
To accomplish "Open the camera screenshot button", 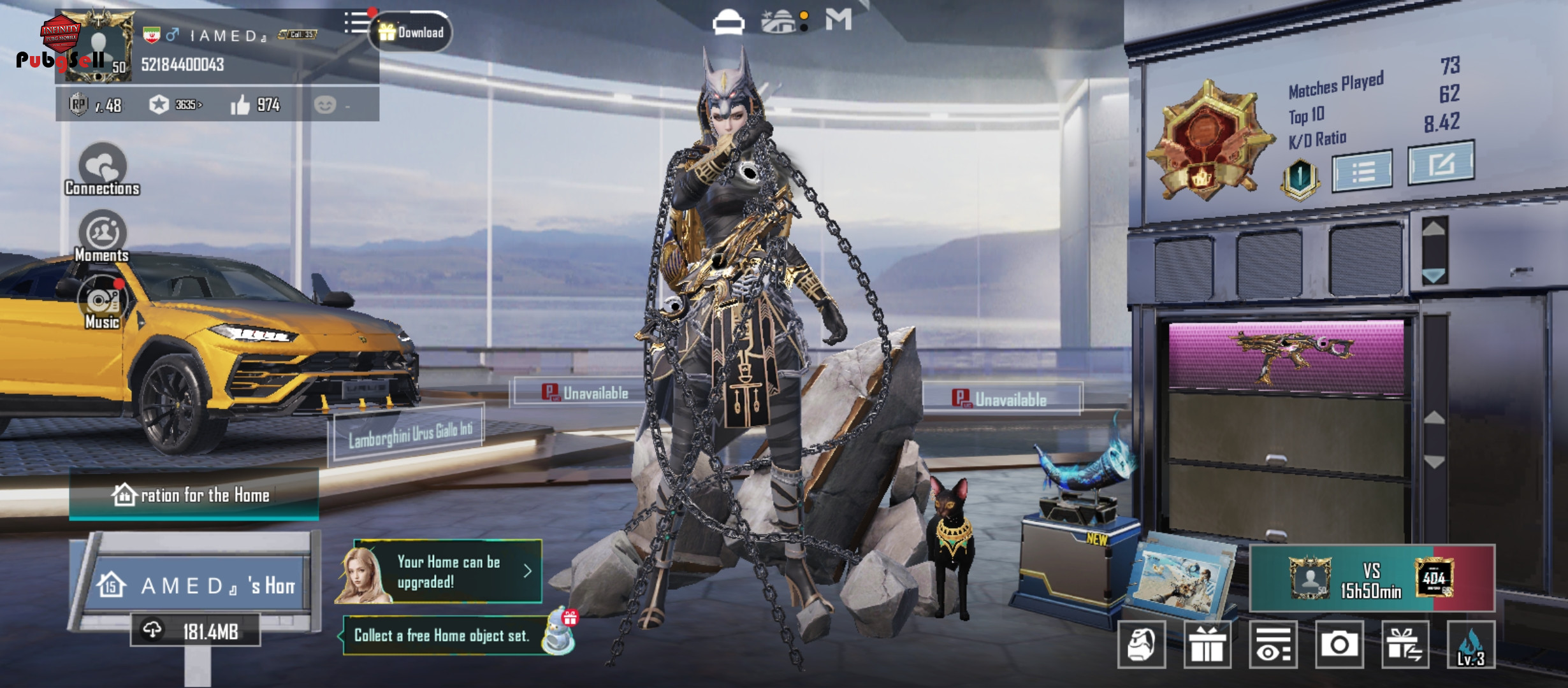I will (1339, 645).
